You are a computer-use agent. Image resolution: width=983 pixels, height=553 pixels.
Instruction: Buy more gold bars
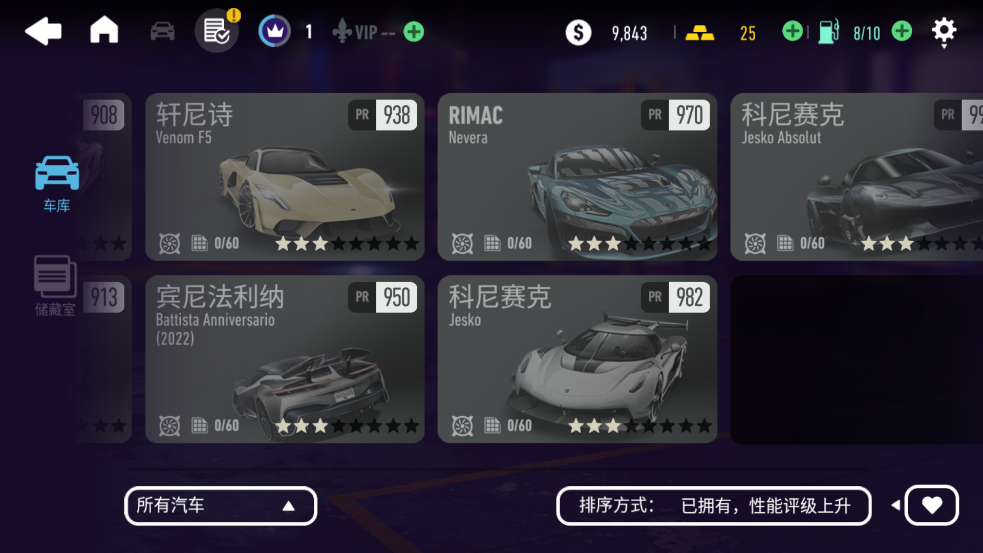pyautogui.click(x=792, y=32)
